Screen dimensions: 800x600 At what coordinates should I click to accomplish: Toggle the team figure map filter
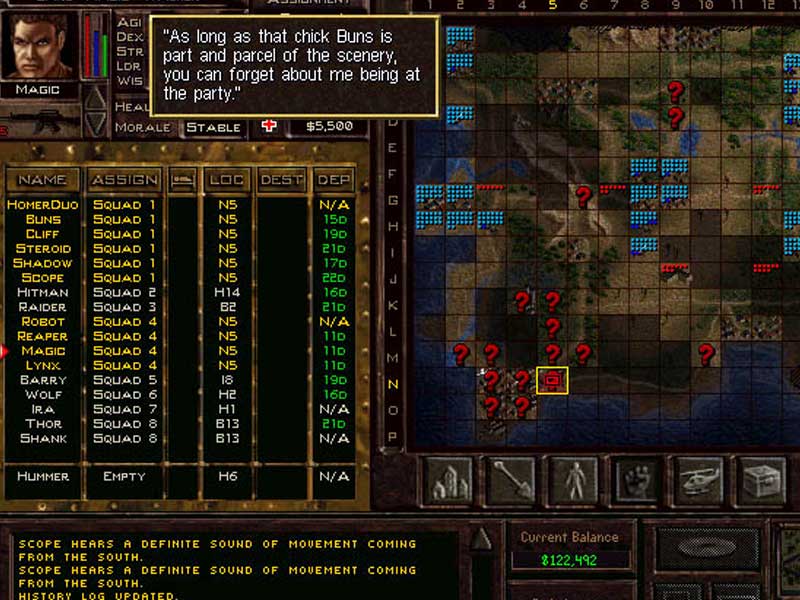click(x=573, y=481)
